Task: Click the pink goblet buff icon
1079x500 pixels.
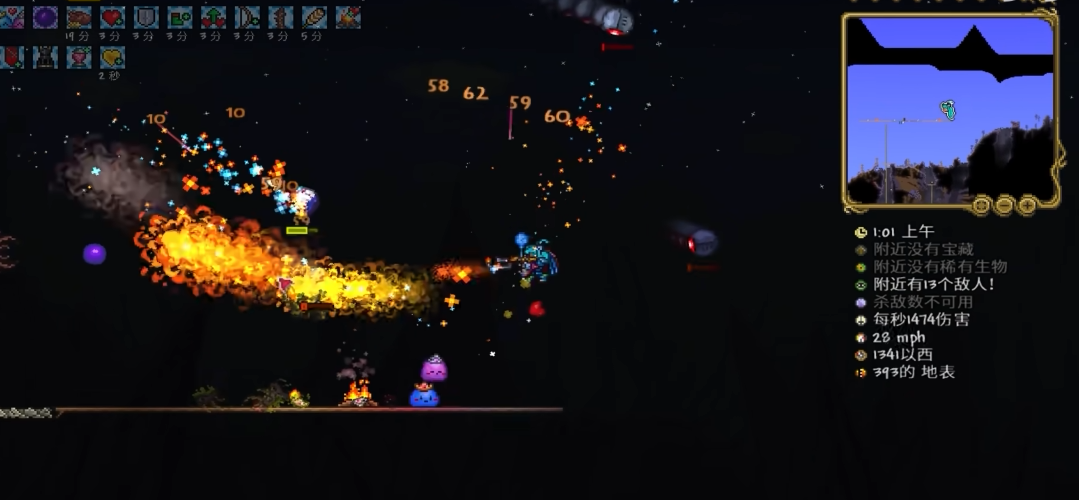Action: click(79, 57)
